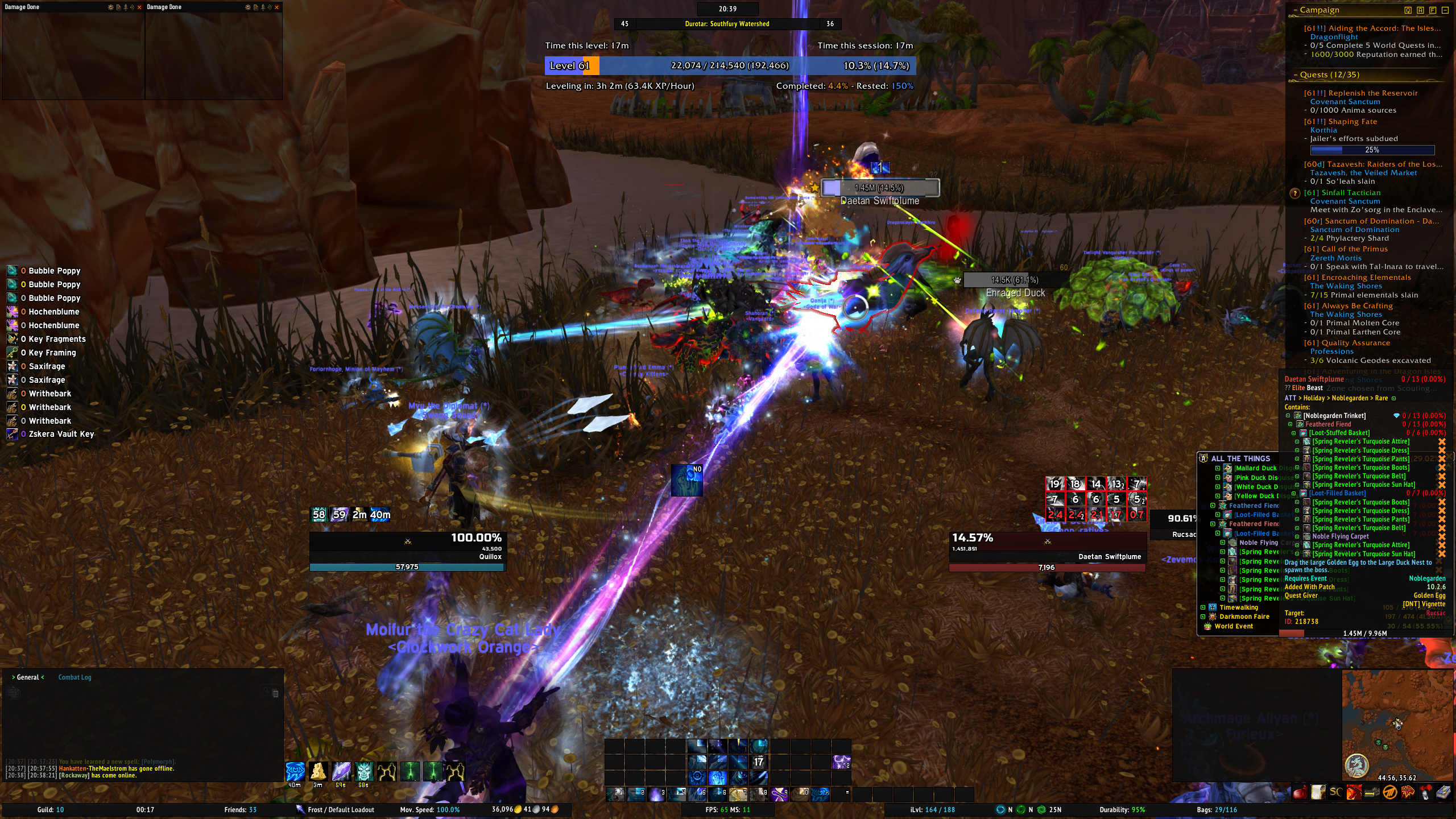1456x819 pixels.
Task: Click the dragon expansion landing button on minimap
Action: click(1356, 766)
